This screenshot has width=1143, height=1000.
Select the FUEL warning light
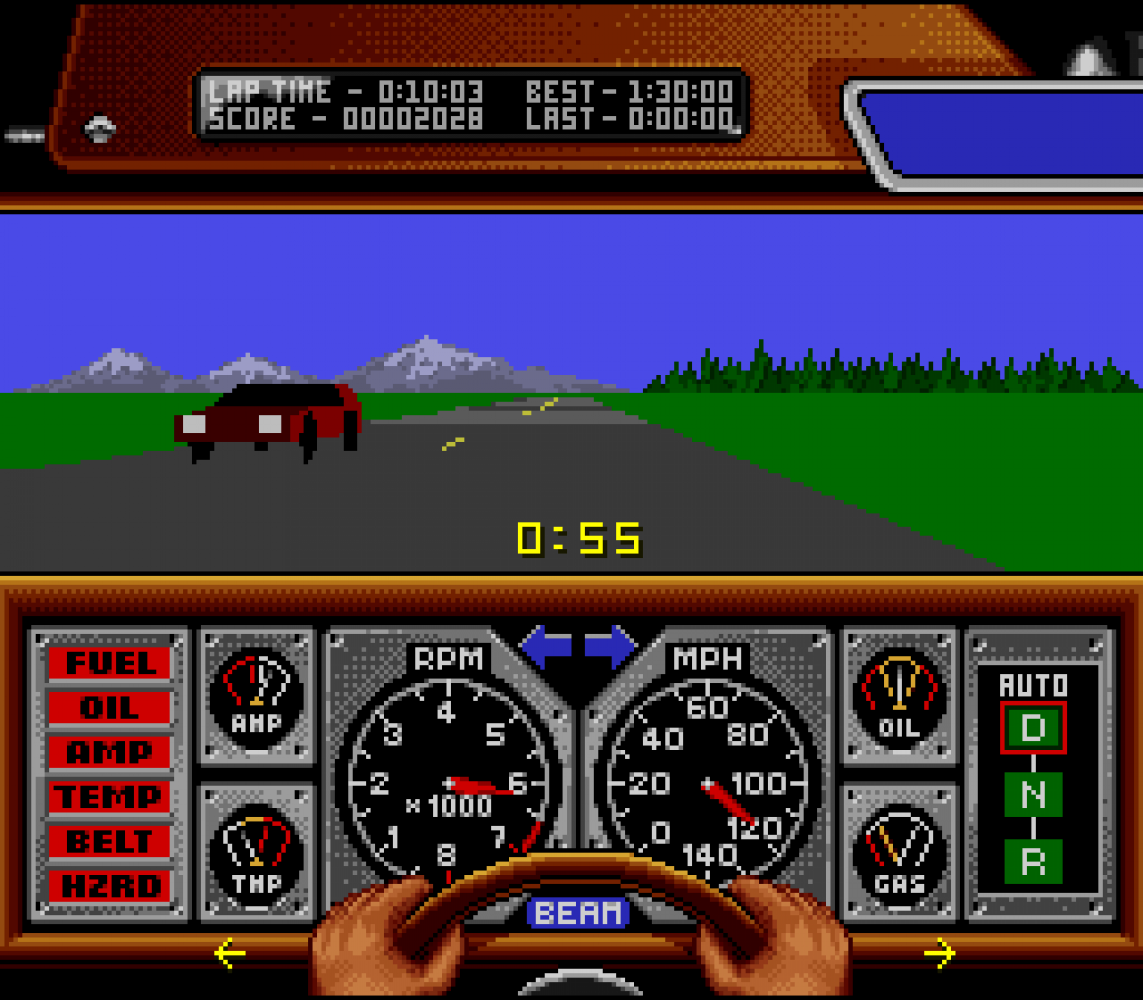(x=110, y=663)
